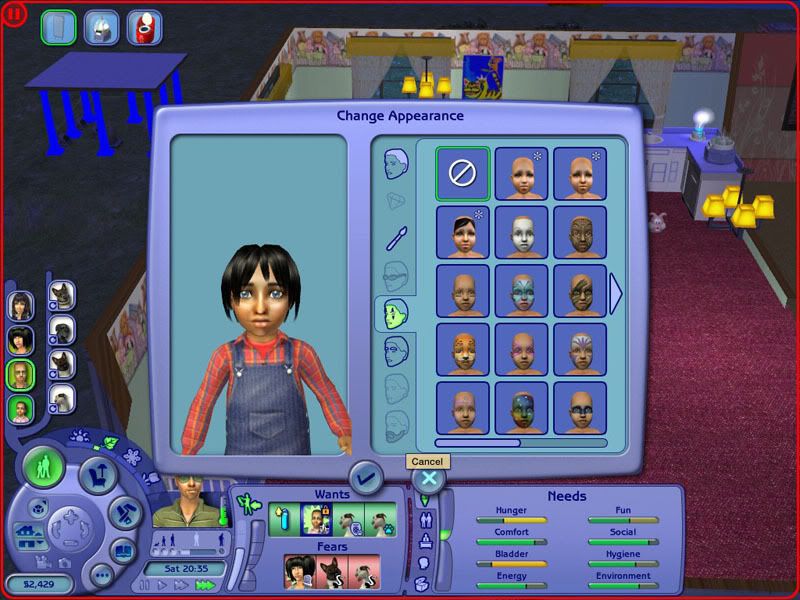Viewport: 800px width, 600px height.
Task: Switch to Live mode
Action: pyautogui.click(x=44, y=466)
